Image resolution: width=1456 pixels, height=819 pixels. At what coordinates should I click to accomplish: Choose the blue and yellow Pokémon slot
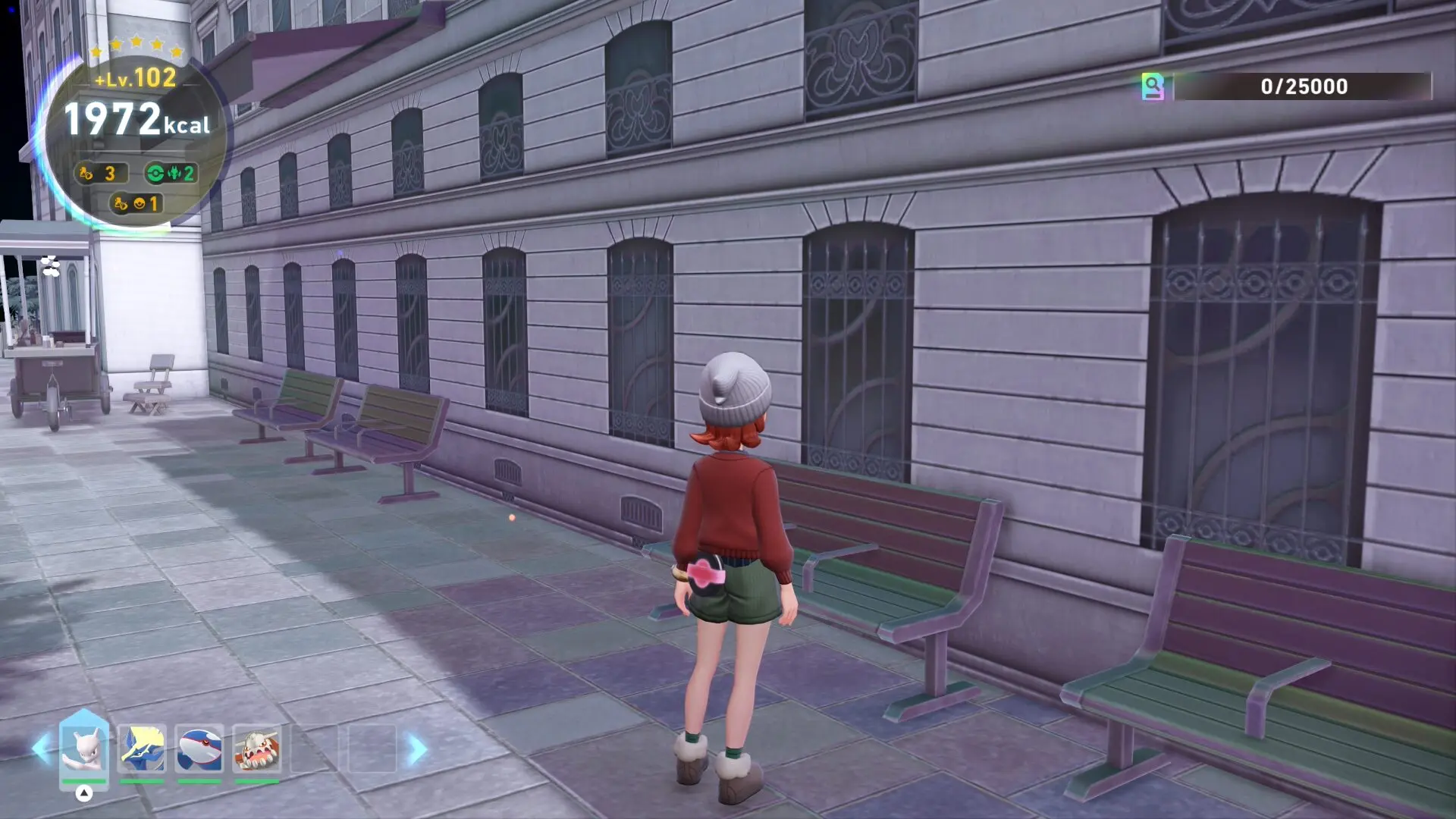click(x=142, y=748)
